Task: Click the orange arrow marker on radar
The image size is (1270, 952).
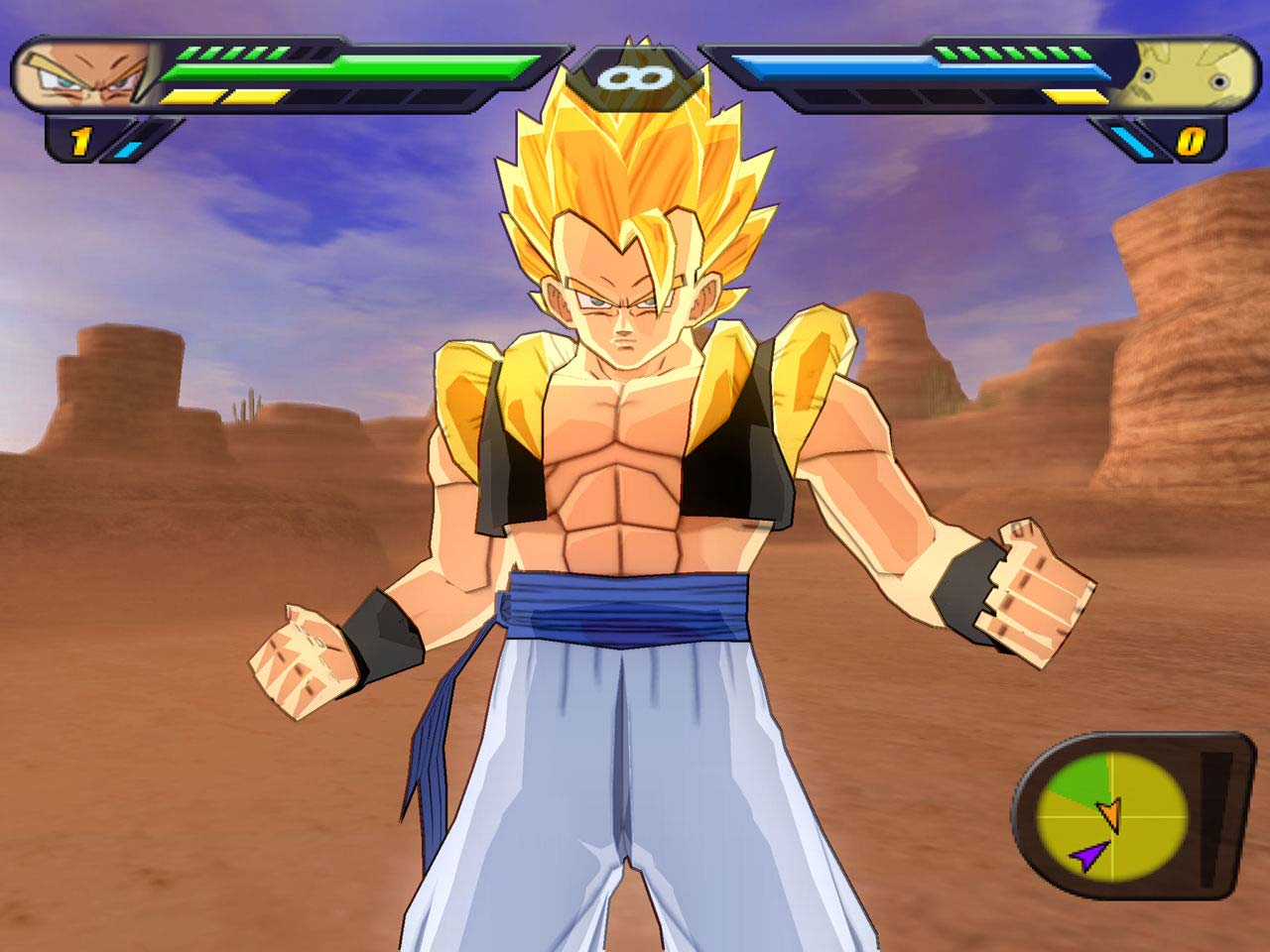Action: pos(1109,811)
